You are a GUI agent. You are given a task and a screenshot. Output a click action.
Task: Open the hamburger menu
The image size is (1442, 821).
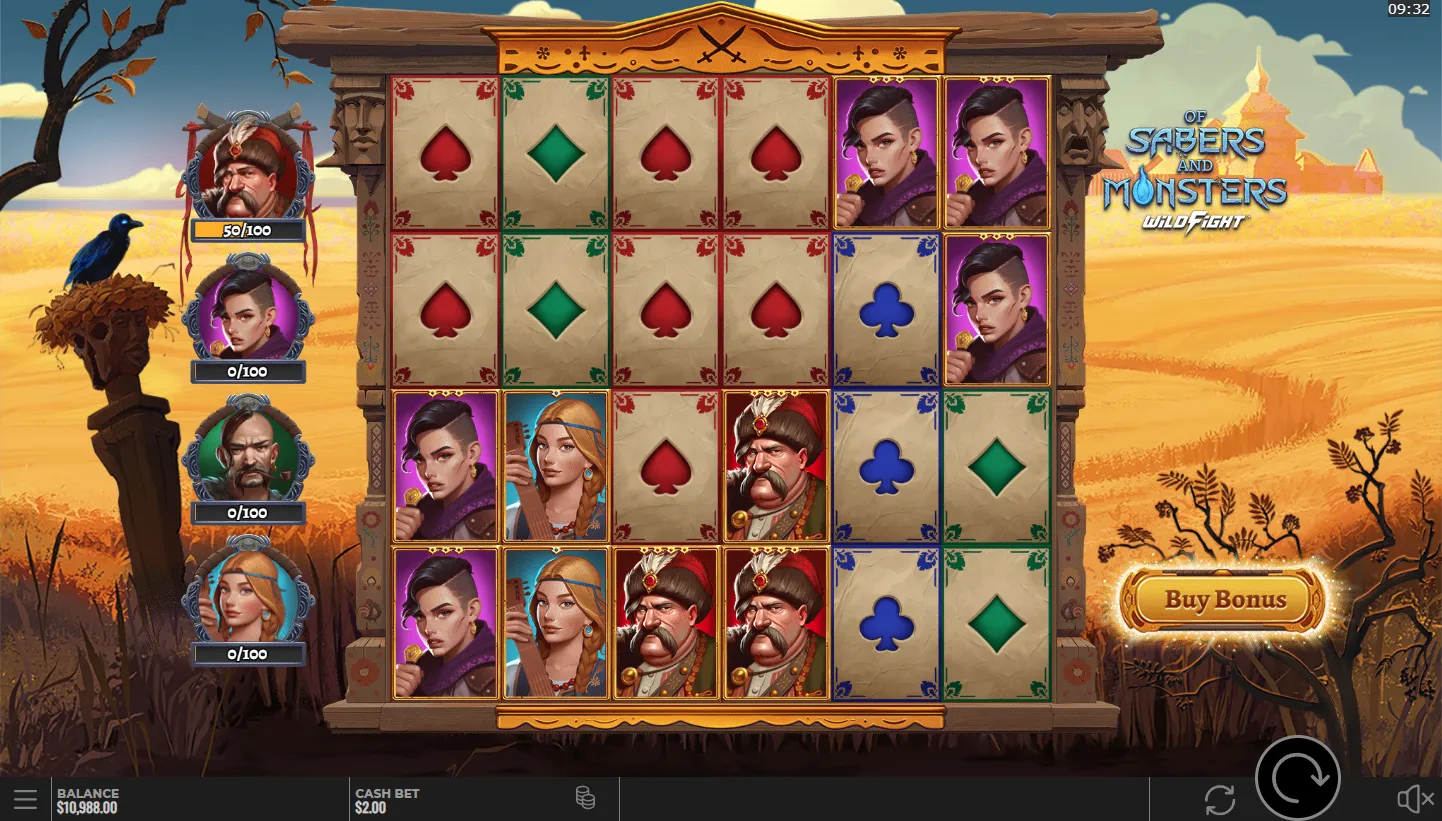[26, 799]
